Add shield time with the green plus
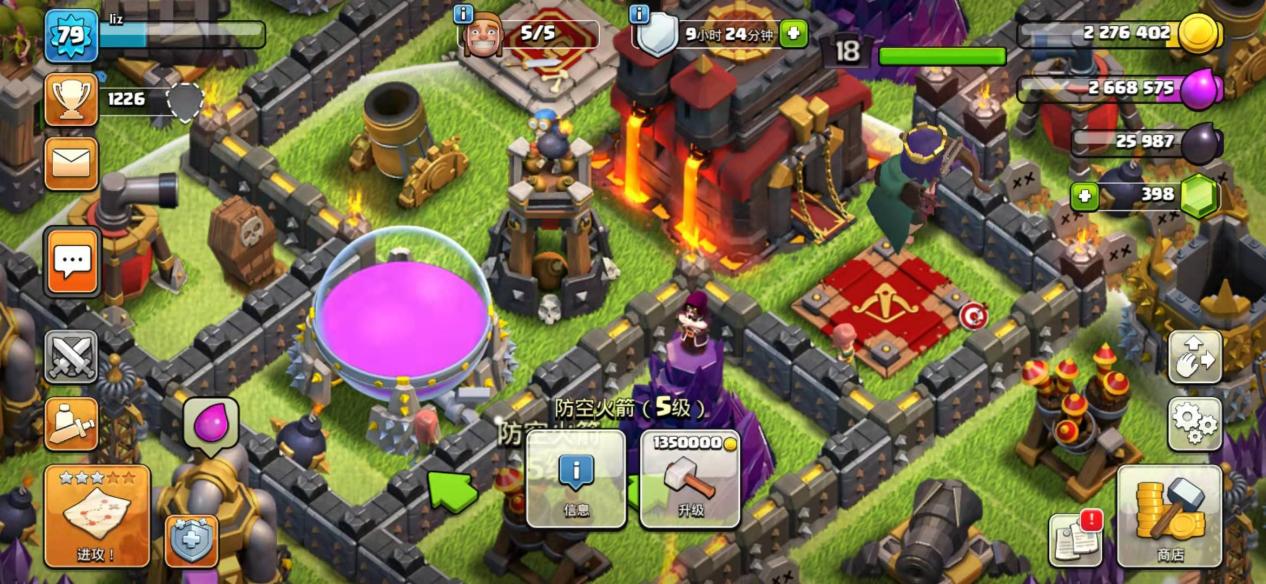 tap(793, 33)
